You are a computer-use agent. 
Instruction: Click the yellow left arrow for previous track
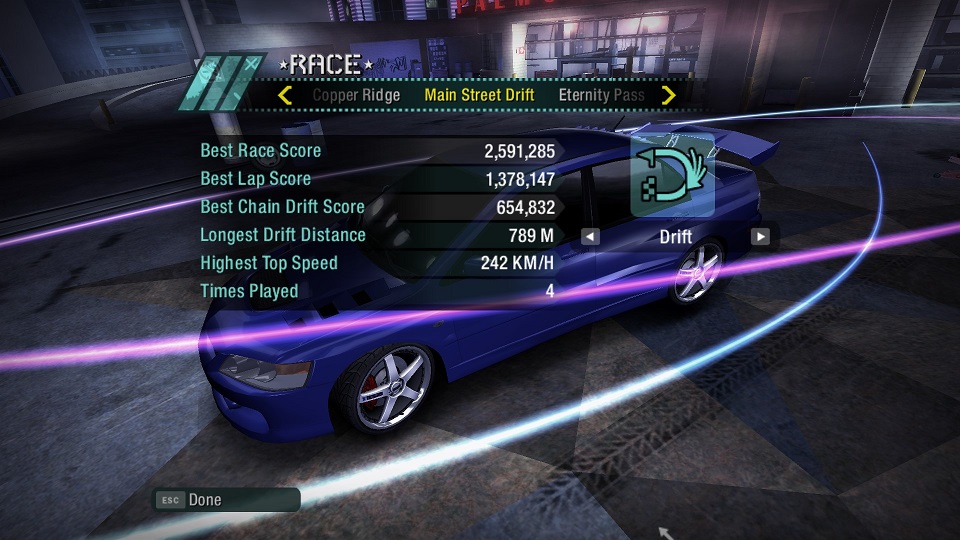pos(285,96)
